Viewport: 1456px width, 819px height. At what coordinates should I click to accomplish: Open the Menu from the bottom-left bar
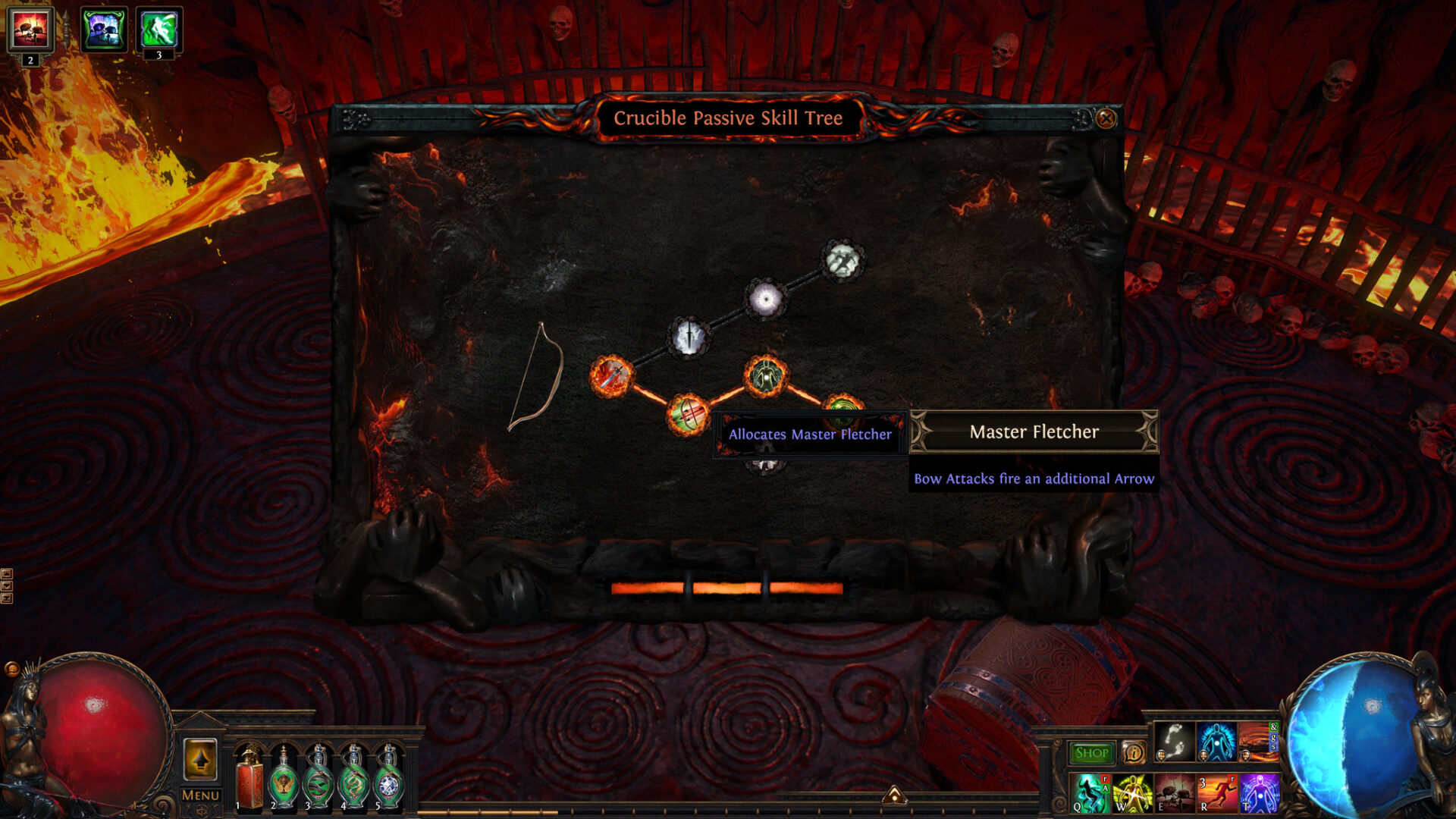click(x=199, y=796)
